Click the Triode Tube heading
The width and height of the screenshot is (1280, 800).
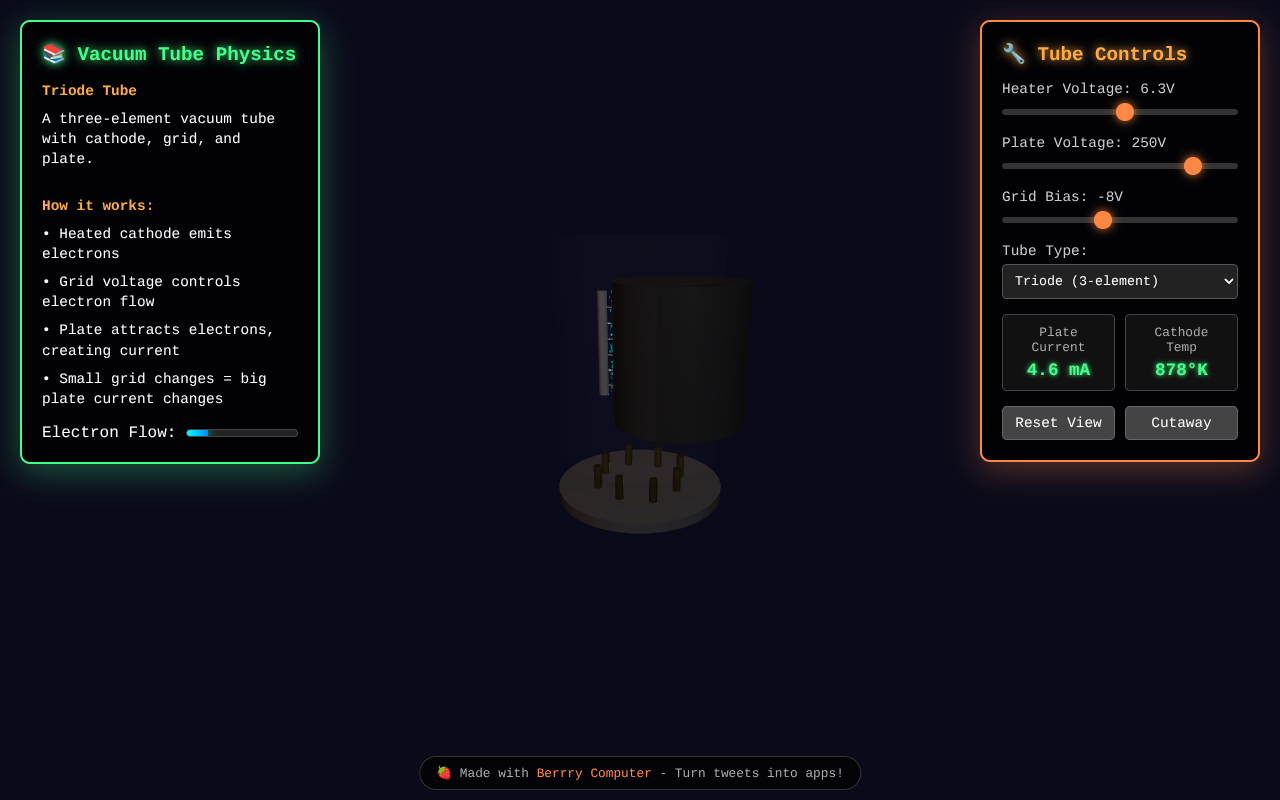click(89, 90)
